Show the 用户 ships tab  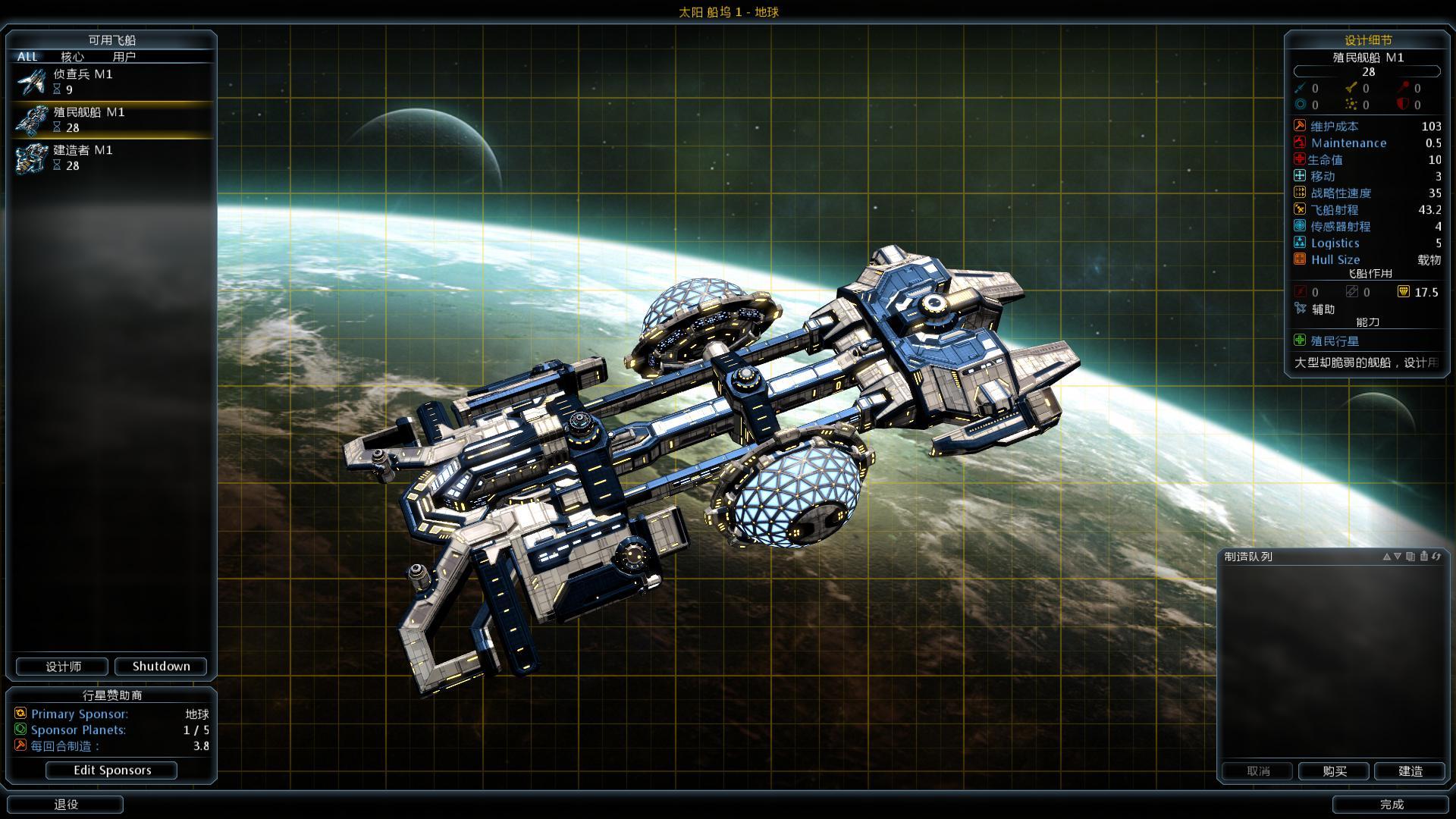tap(124, 56)
